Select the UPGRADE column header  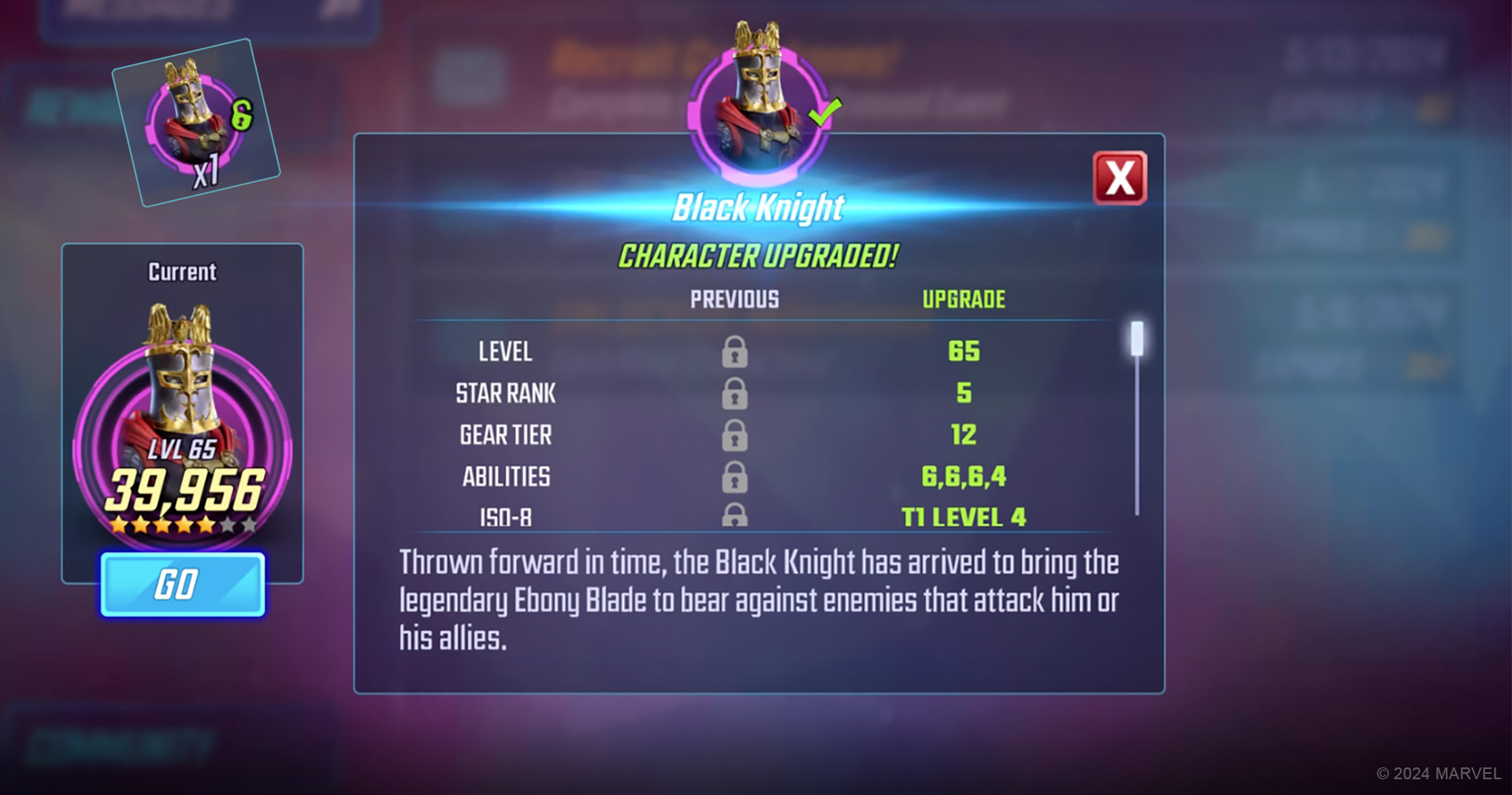964,299
